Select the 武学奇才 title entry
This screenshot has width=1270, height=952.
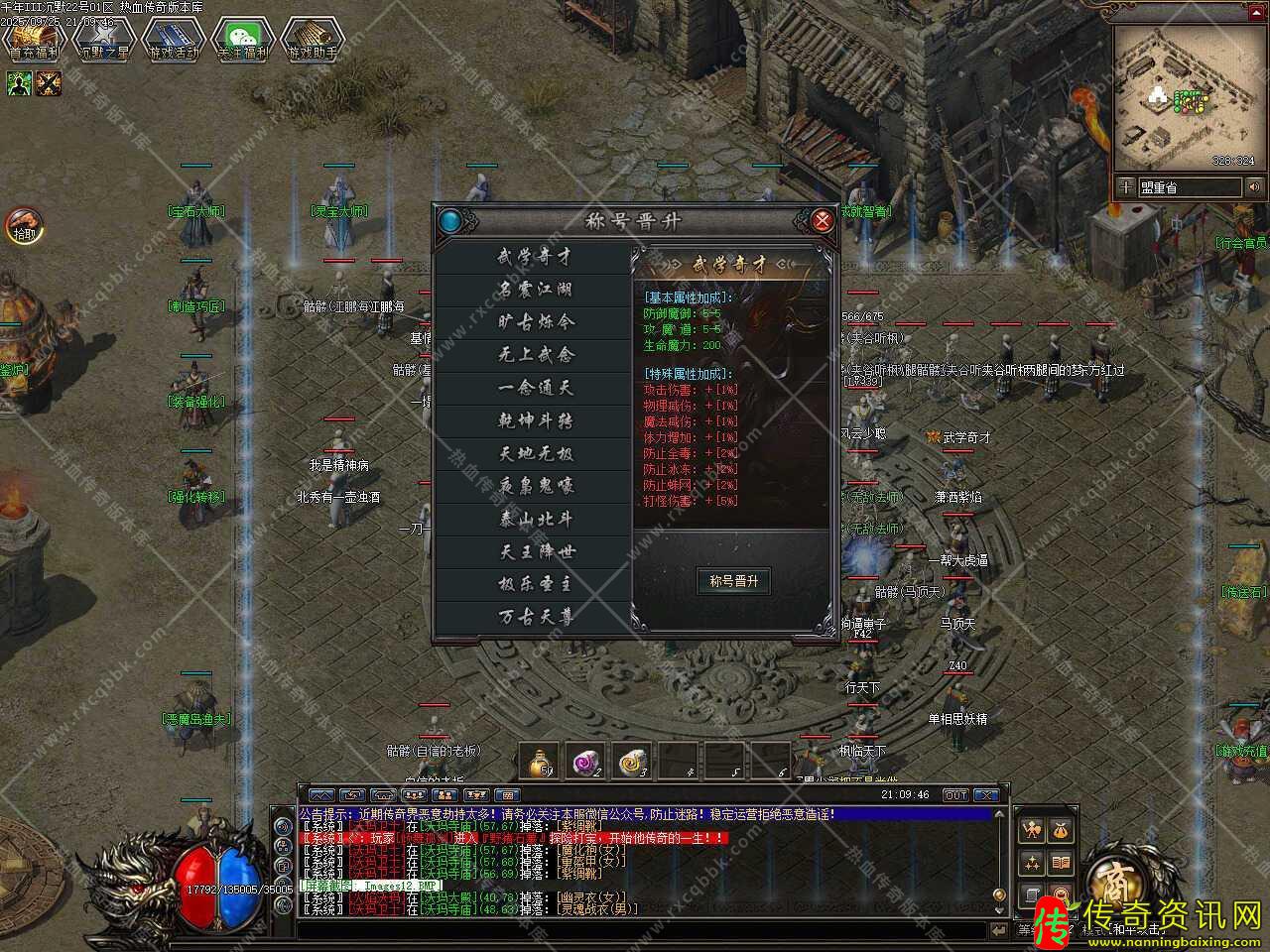[535, 257]
